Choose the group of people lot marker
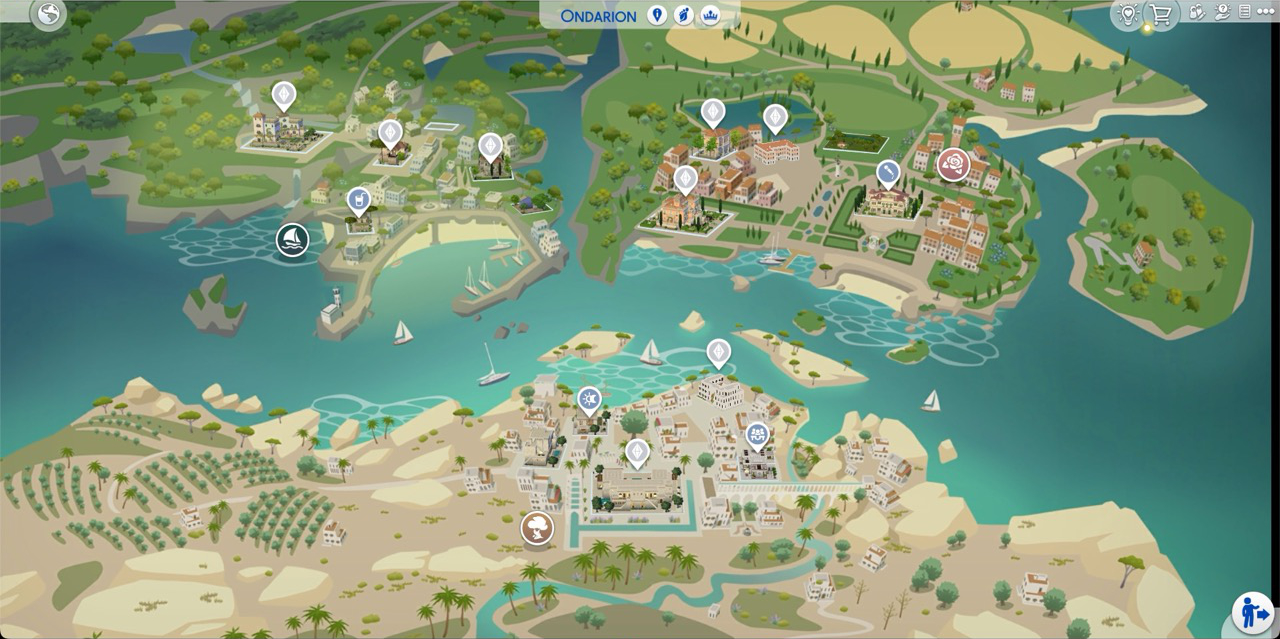The image size is (1280, 639). pos(757,435)
